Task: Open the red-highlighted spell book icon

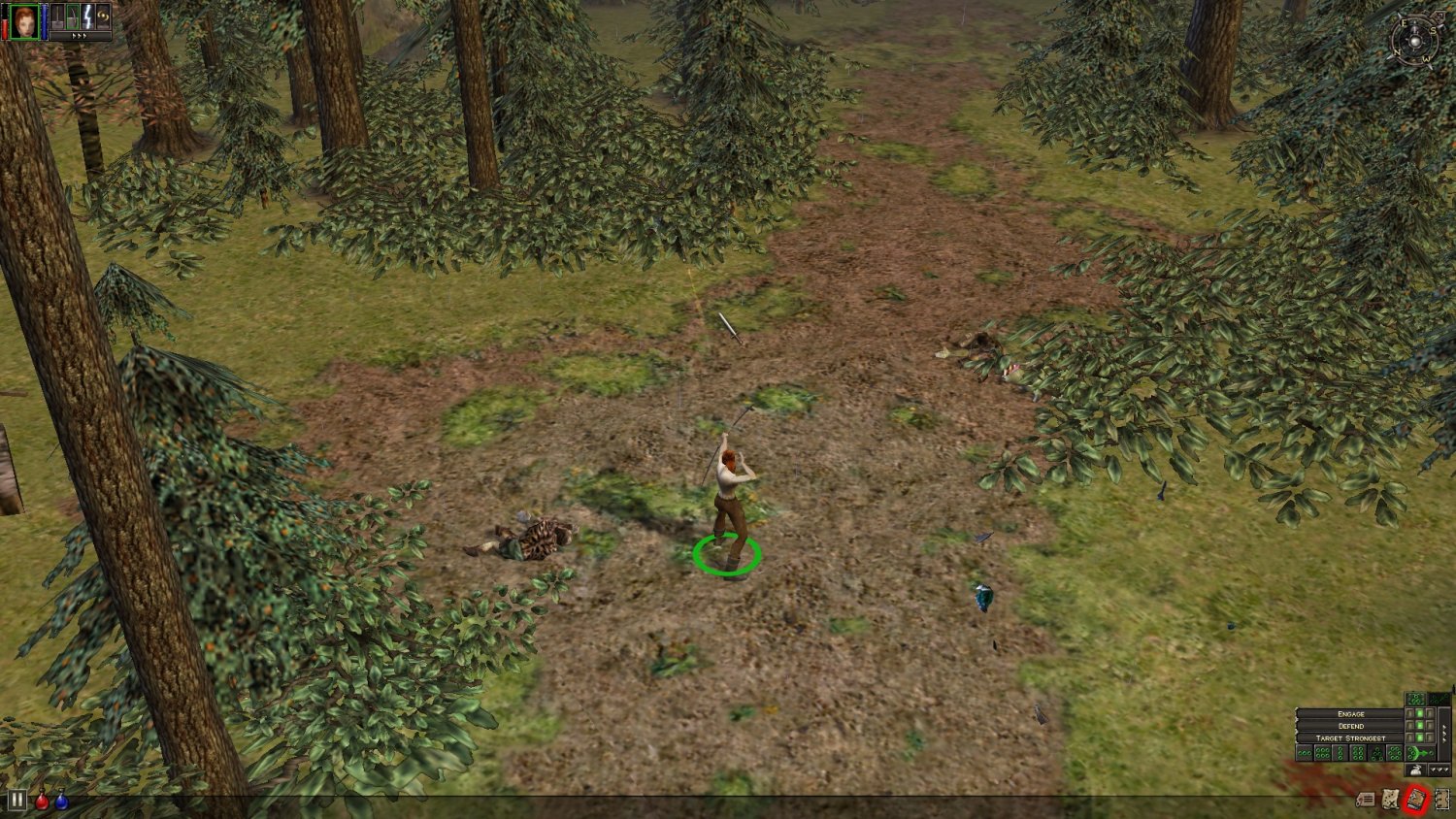Action: coord(1415,799)
